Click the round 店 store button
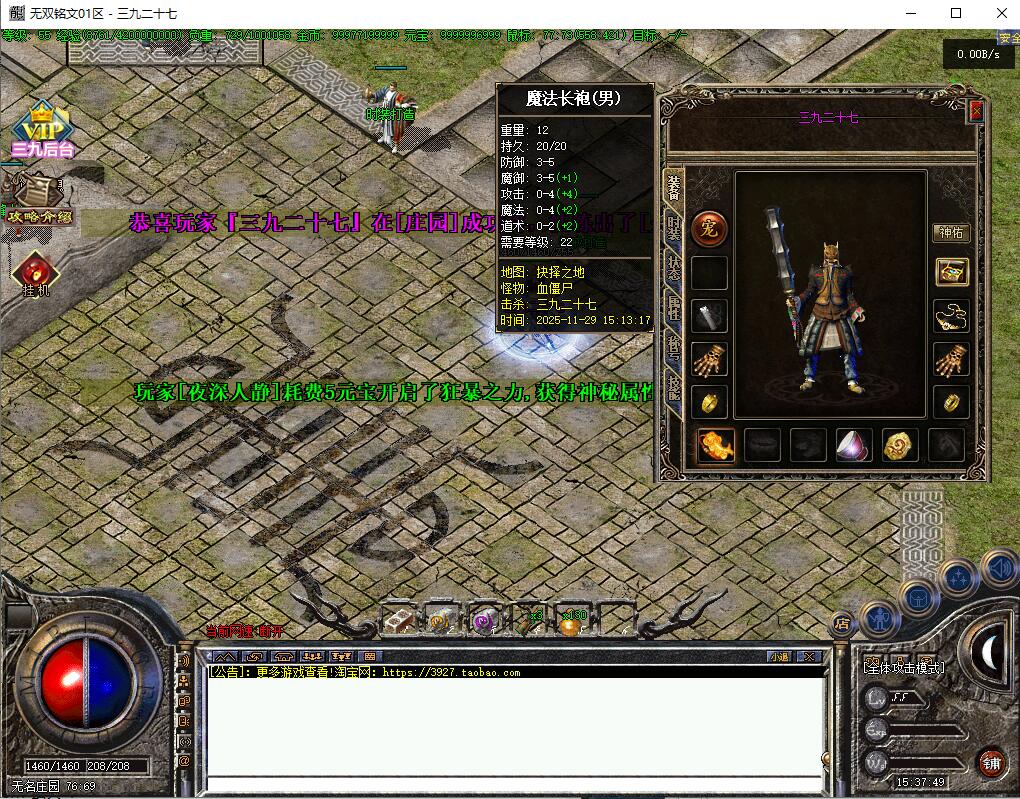1020x799 pixels. click(x=842, y=623)
